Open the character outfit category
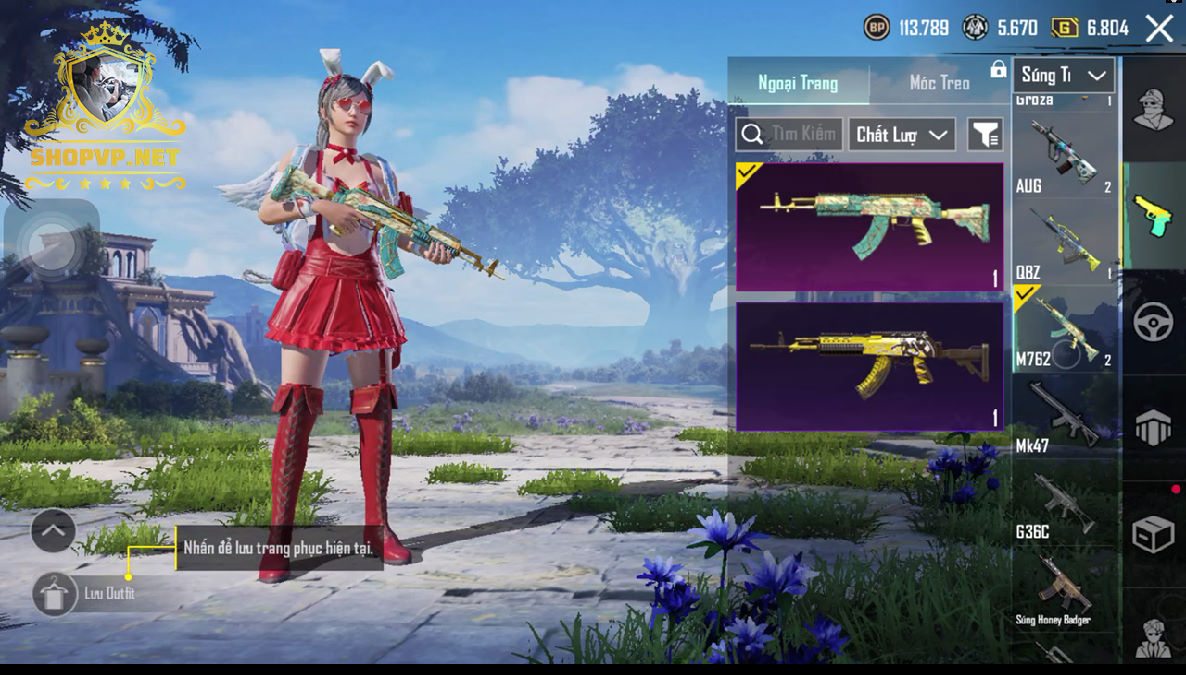 [1153, 110]
